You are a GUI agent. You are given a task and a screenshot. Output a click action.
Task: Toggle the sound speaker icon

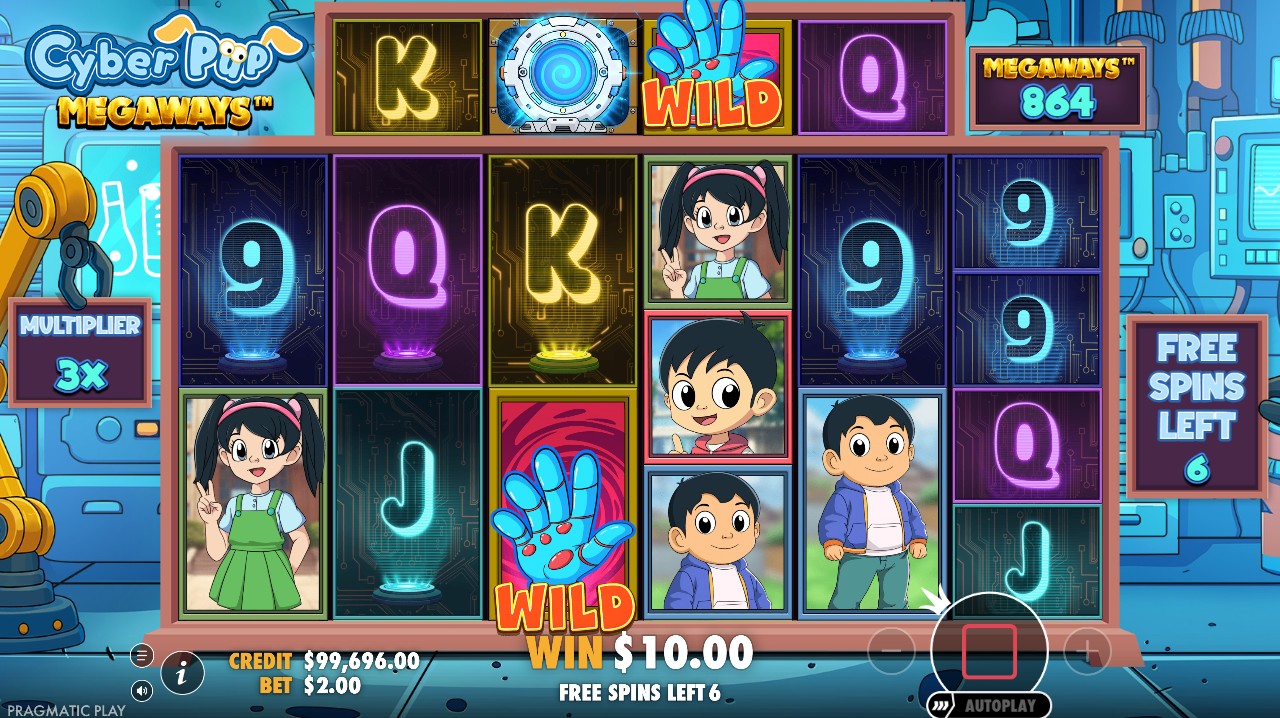point(142,690)
